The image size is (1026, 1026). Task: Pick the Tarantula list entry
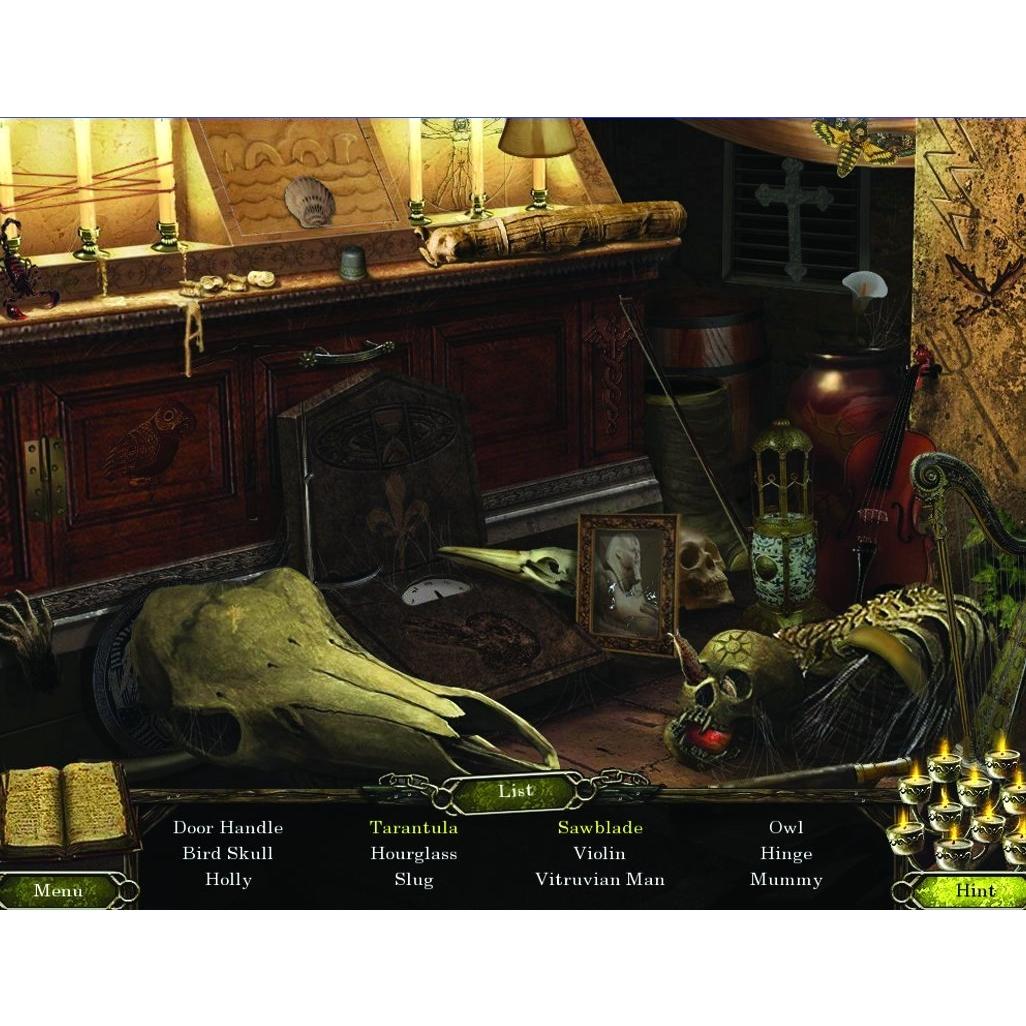(x=414, y=828)
